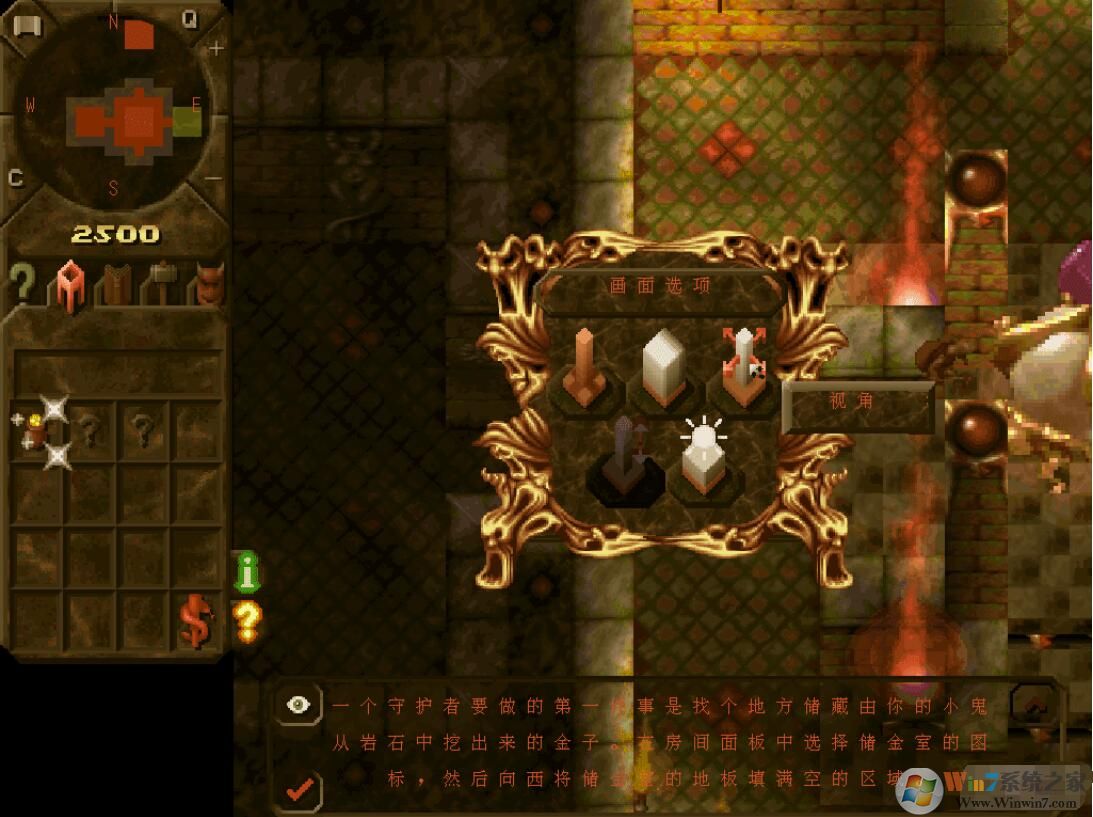
Task: Click the yellow question mark message icon
Action: click(x=247, y=621)
